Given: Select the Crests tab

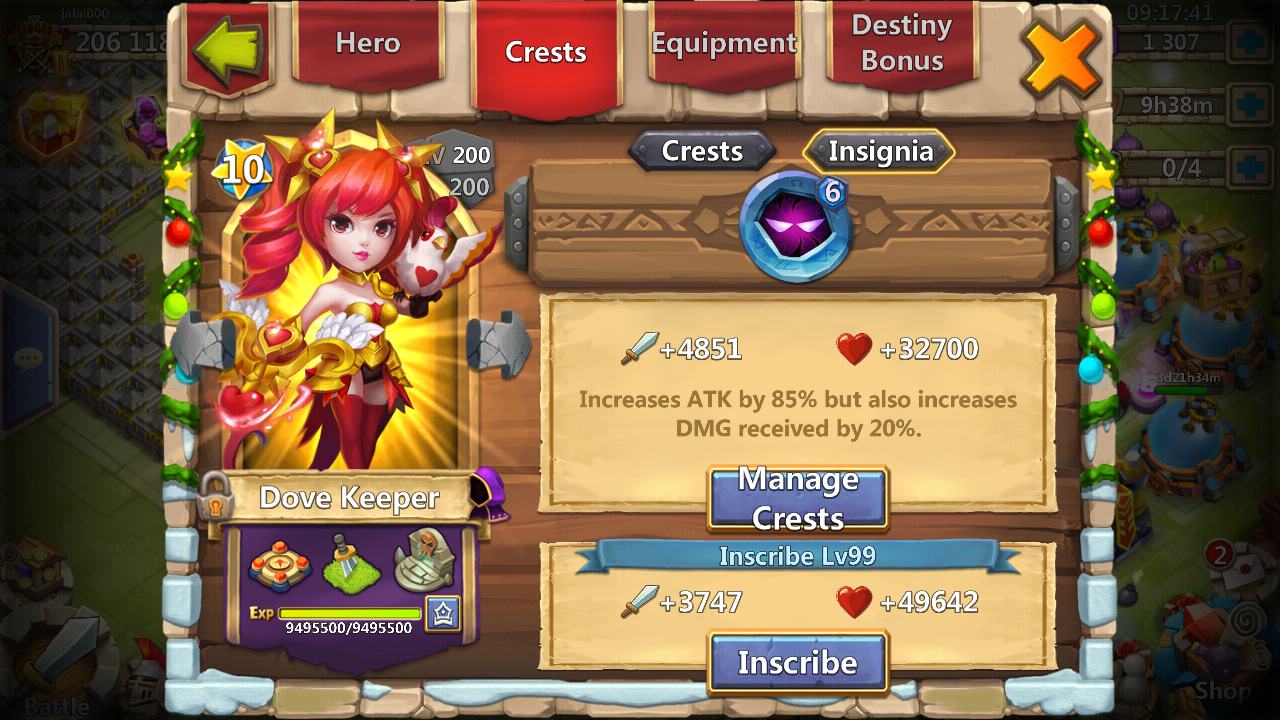Looking at the screenshot, I should click(x=545, y=52).
